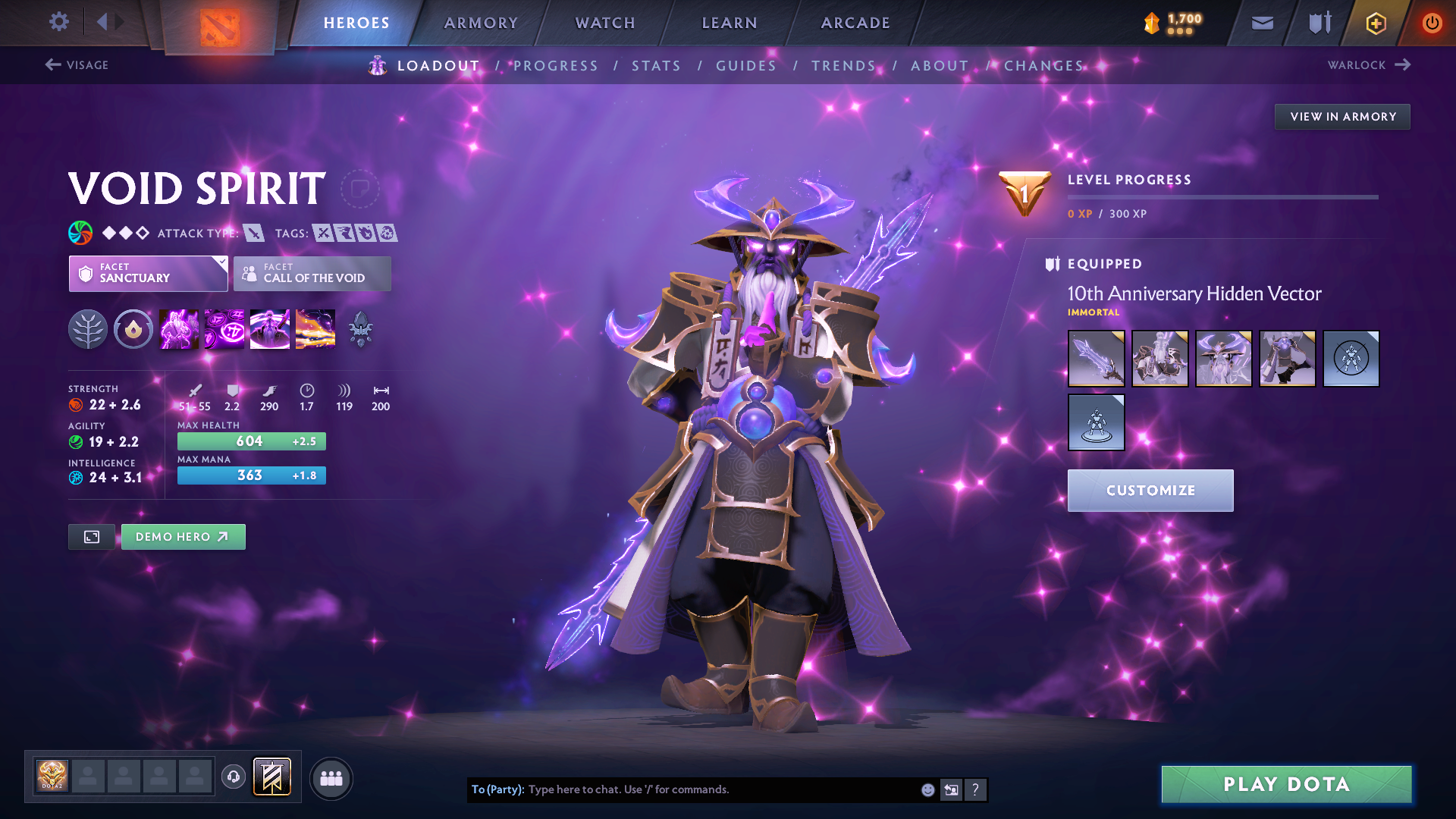Image resolution: width=1456 pixels, height=819 pixels.
Task: Click the Level Progress XP bar
Action: click(x=1222, y=196)
